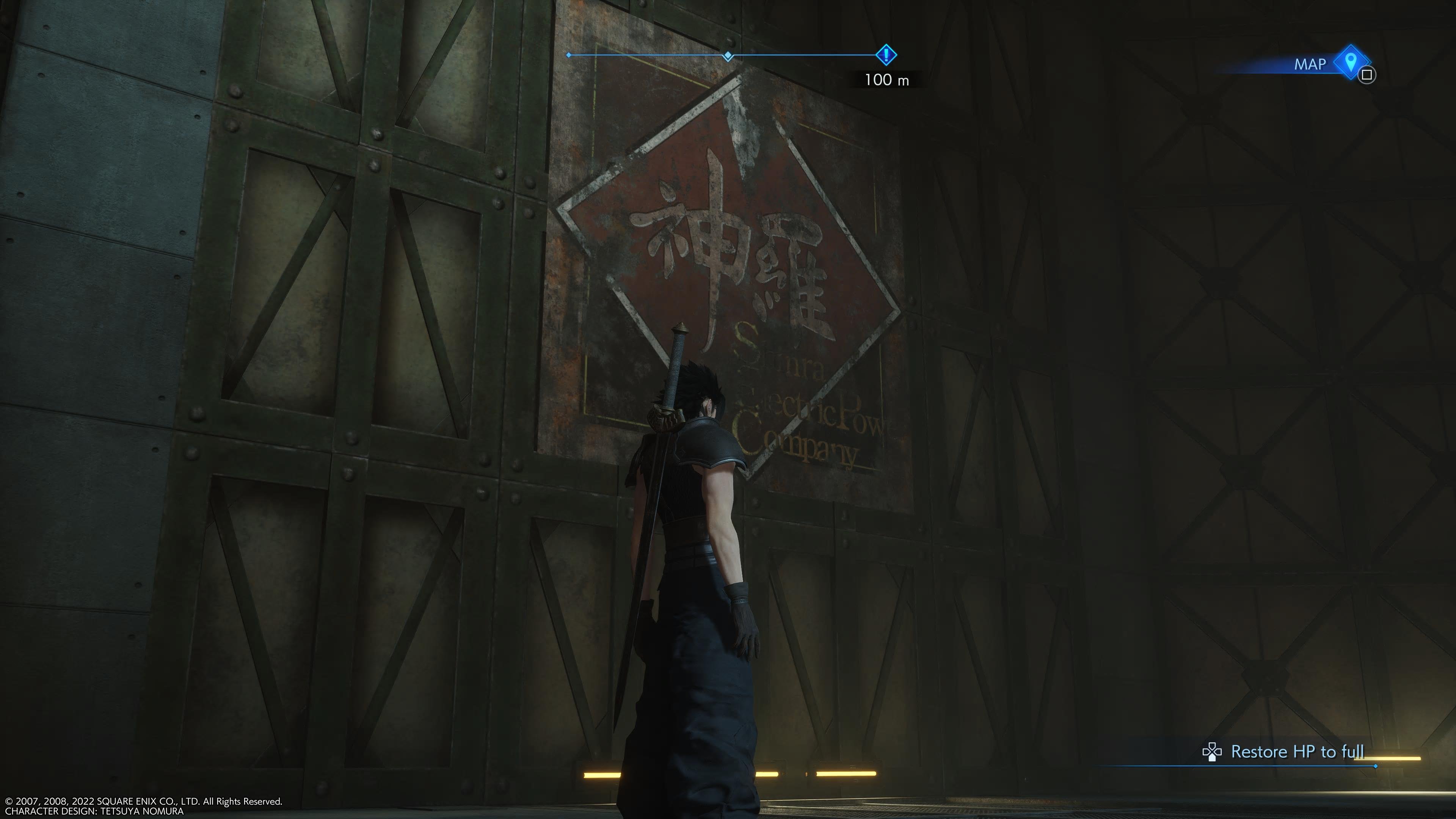Select the small diamond at tracker's left end
The height and width of the screenshot is (819, 1456).
coord(569,55)
